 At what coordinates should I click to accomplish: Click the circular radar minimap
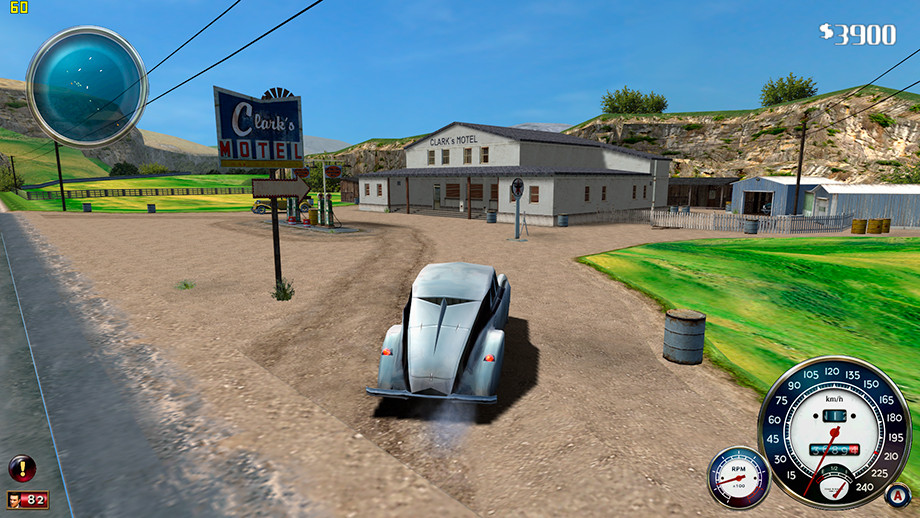(87, 87)
